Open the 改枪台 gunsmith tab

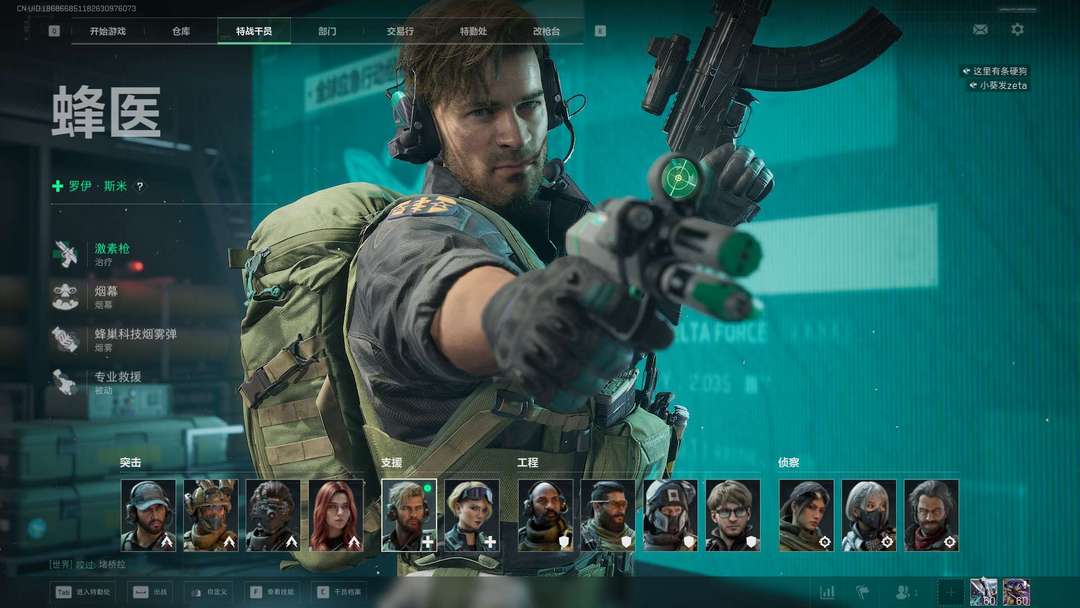[546, 31]
